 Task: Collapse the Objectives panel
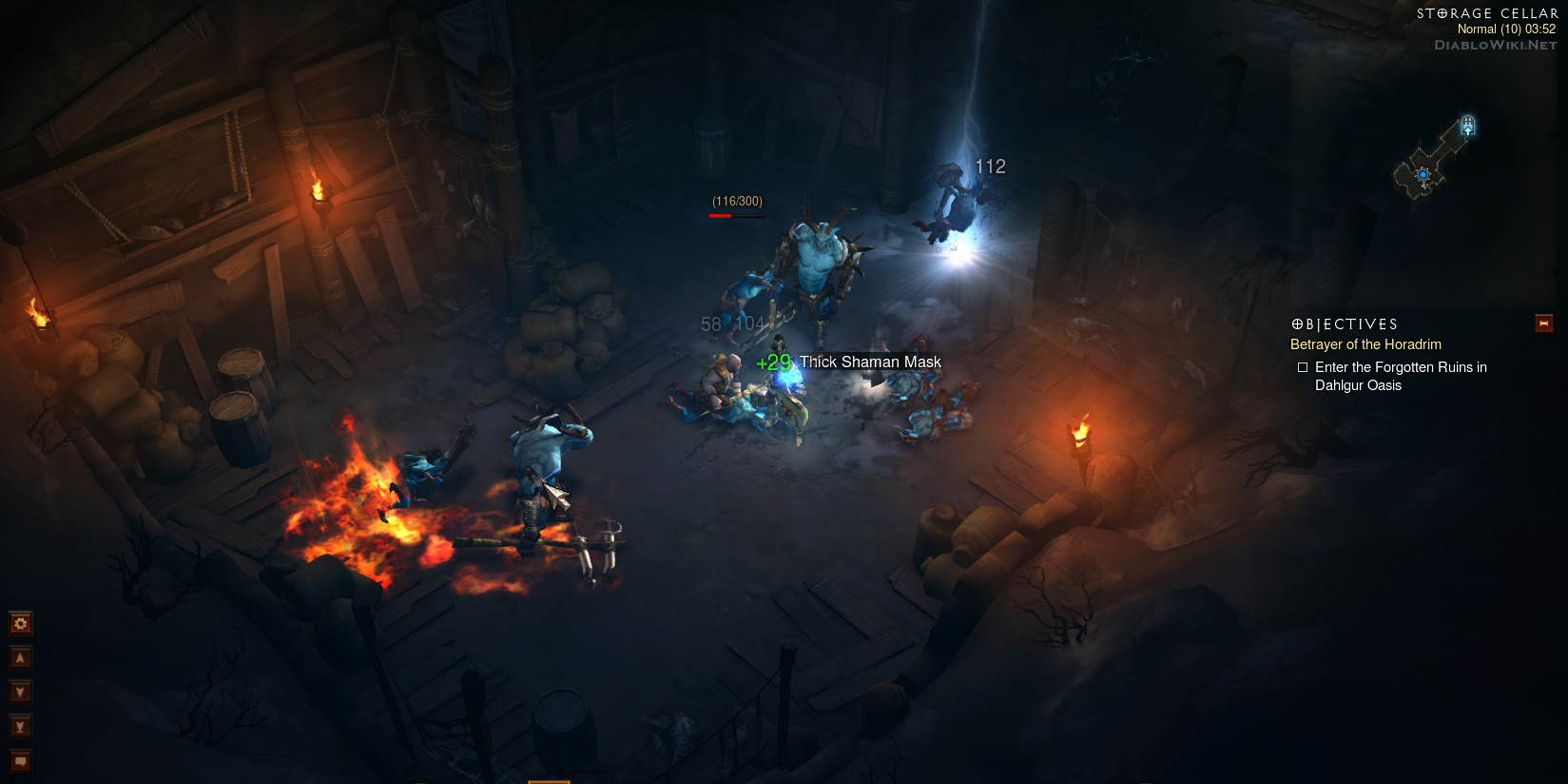[1543, 323]
